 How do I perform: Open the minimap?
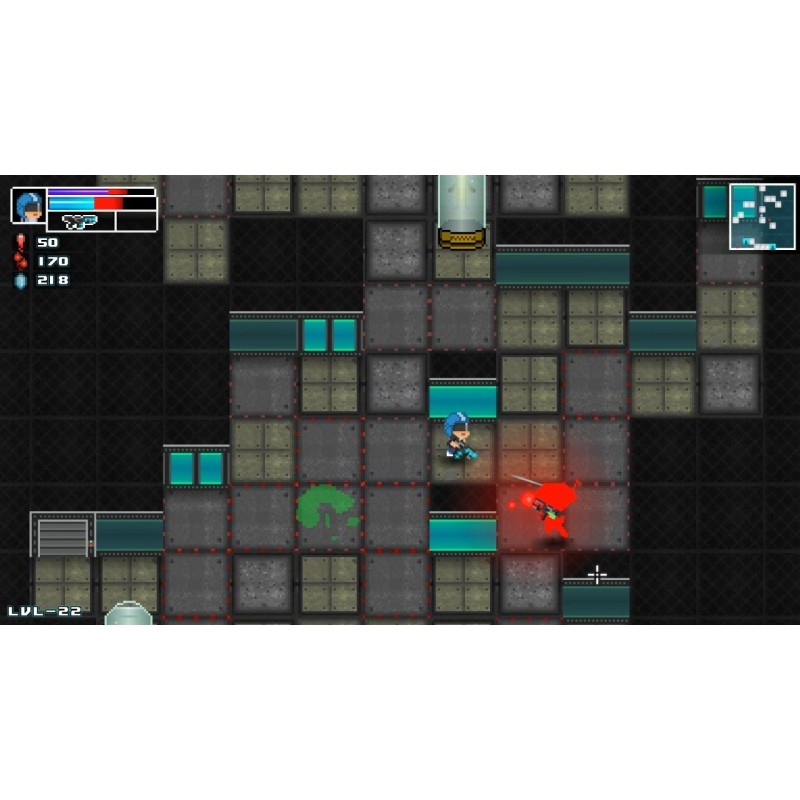pyautogui.click(x=762, y=216)
